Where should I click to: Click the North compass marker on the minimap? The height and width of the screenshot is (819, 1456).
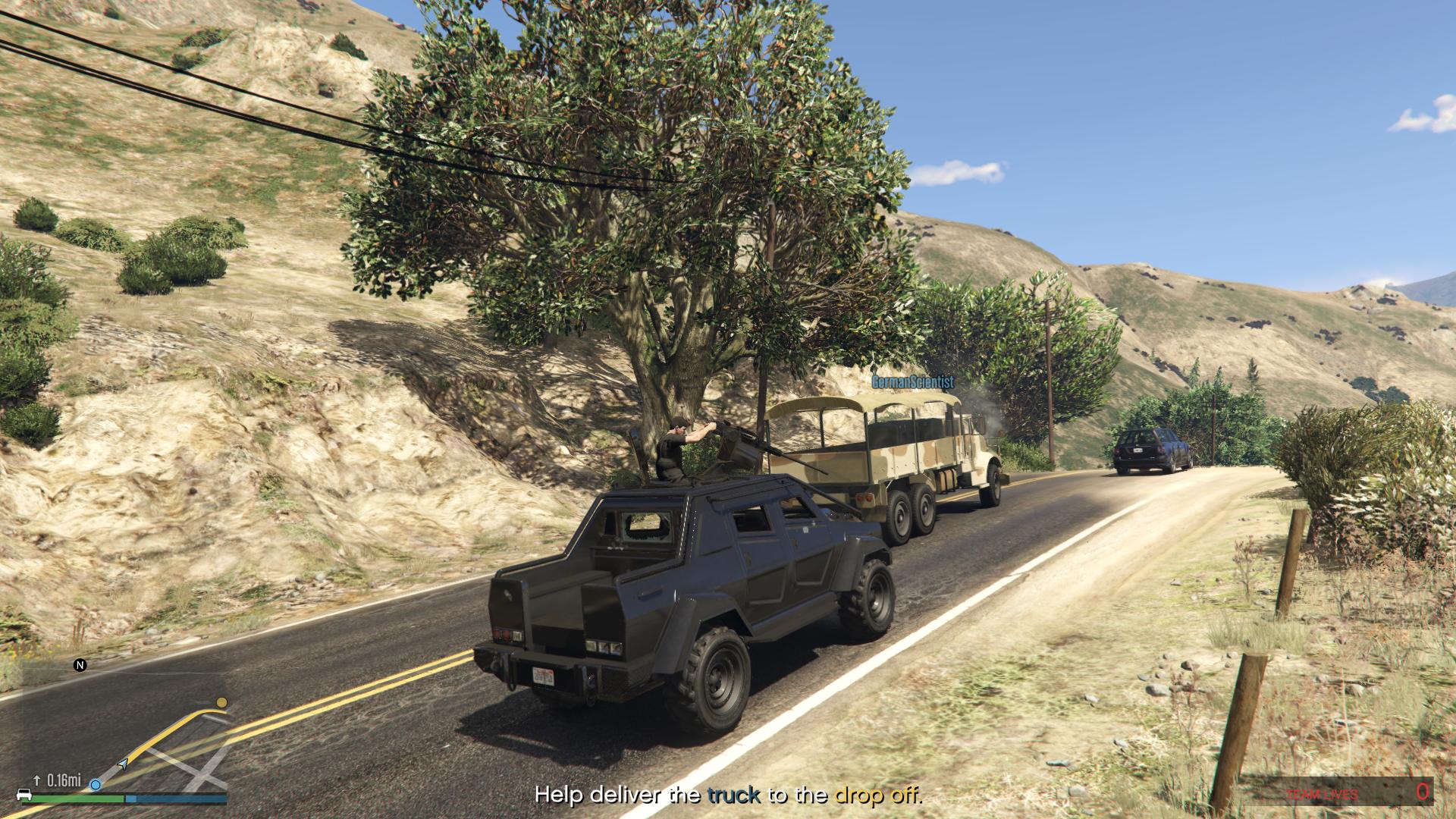tap(80, 665)
